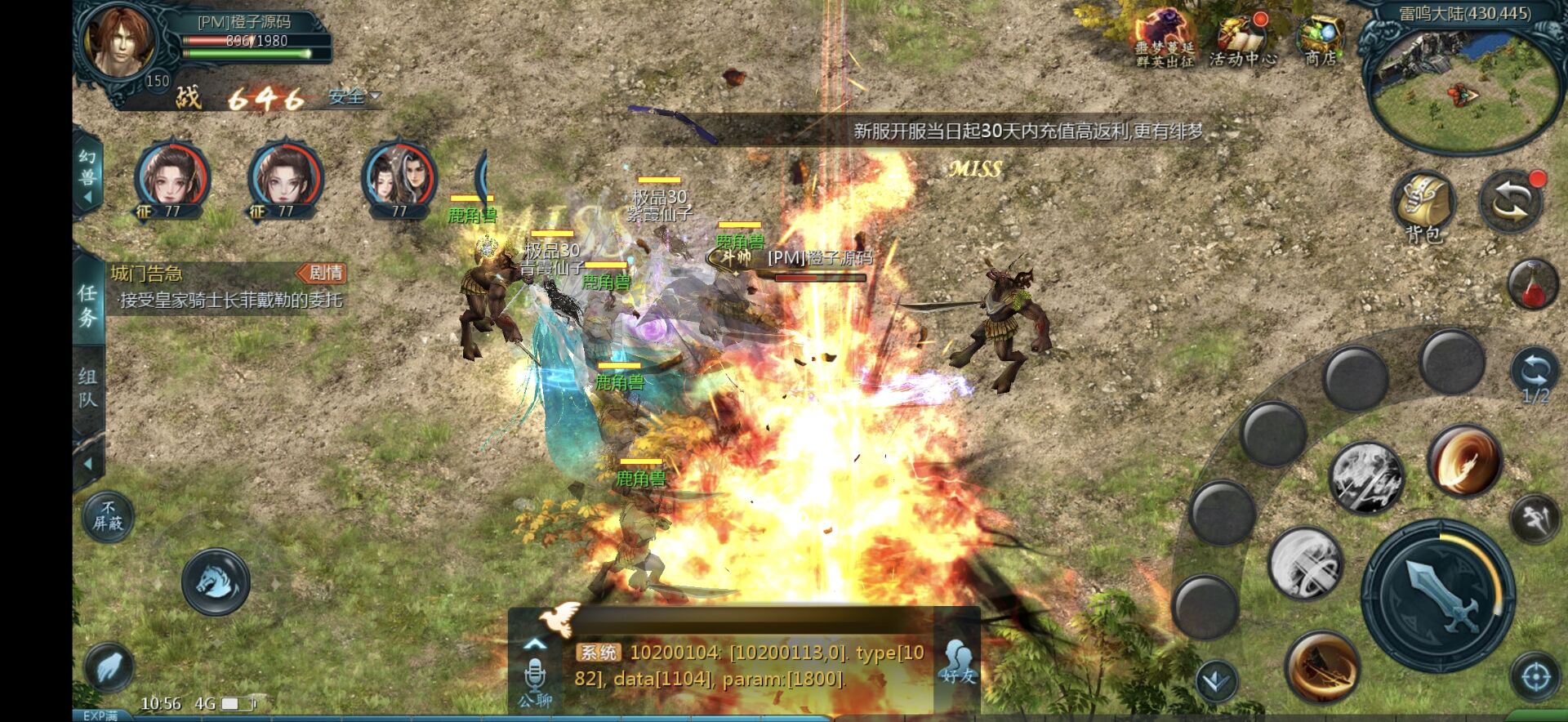Open the 噩梦蔓延 event icon
1568x722 pixels.
point(1164,39)
